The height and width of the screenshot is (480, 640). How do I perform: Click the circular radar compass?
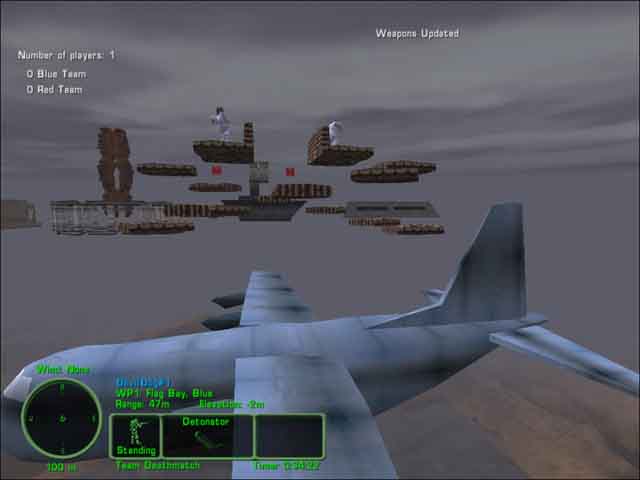coord(62,419)
